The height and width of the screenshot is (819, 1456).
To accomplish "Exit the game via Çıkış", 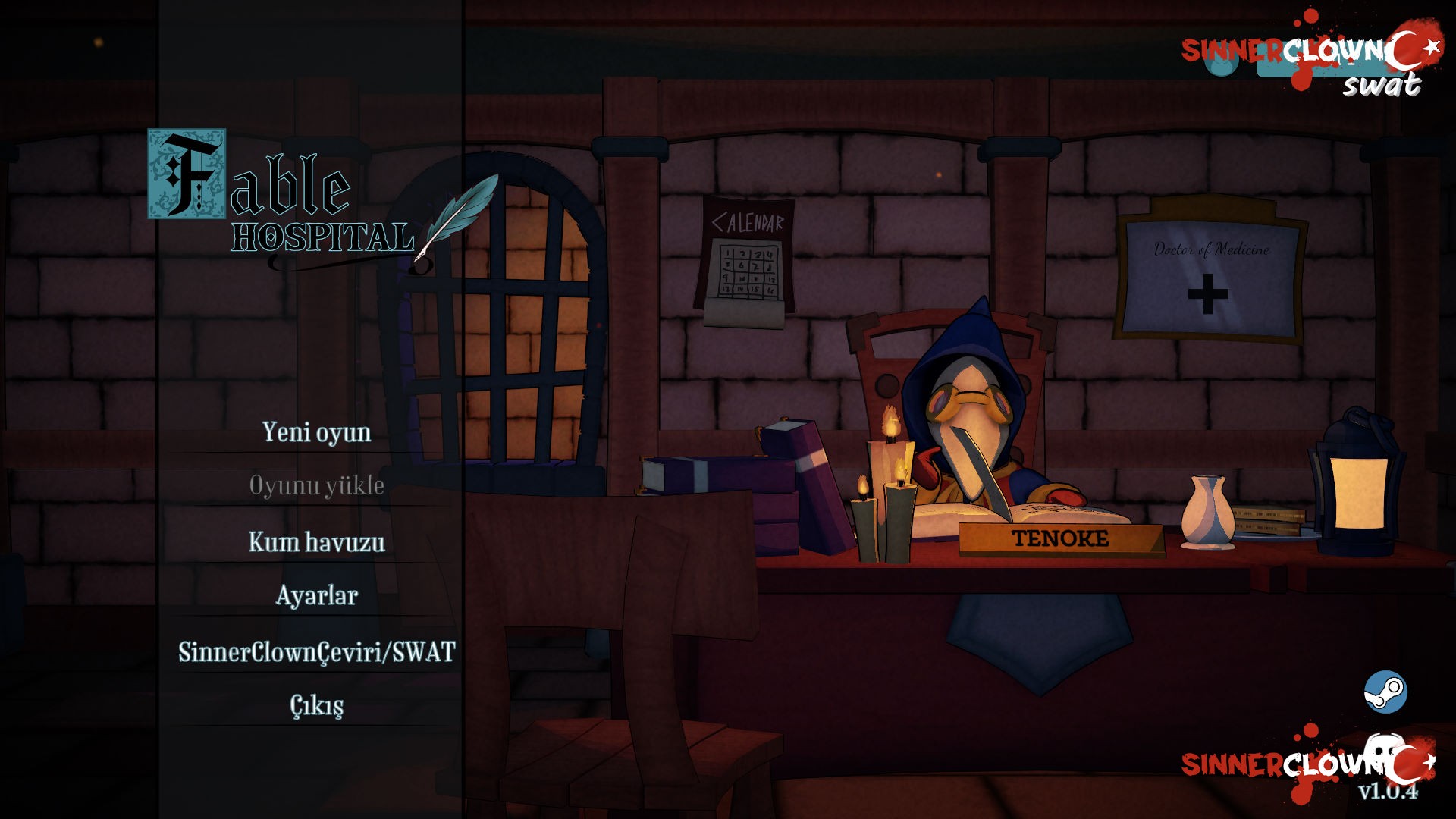I will [x=316, y=705].
